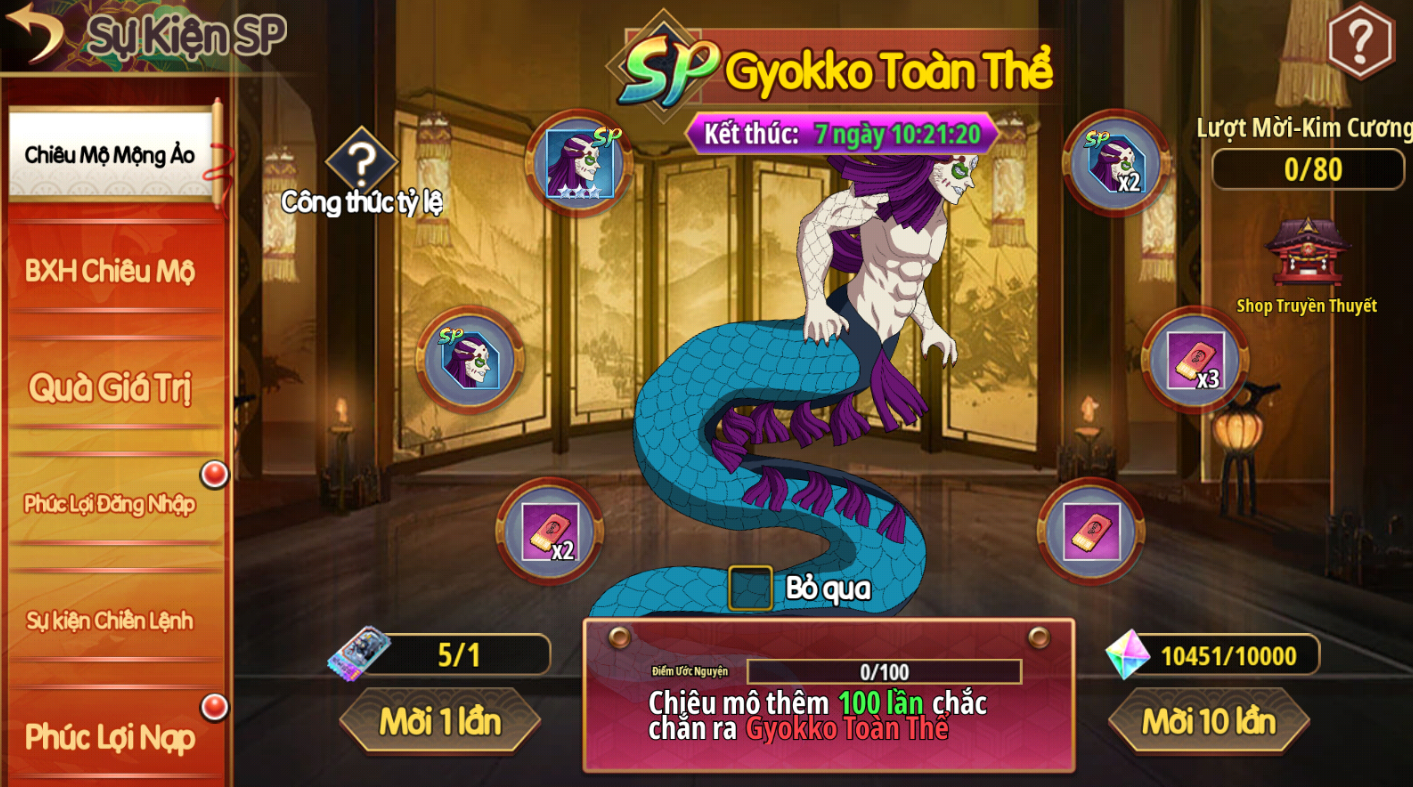This screenshot has height=787, width=1413.
Task: Inspect the three-star SP Gyokko reward
Action: click(578, 163)
